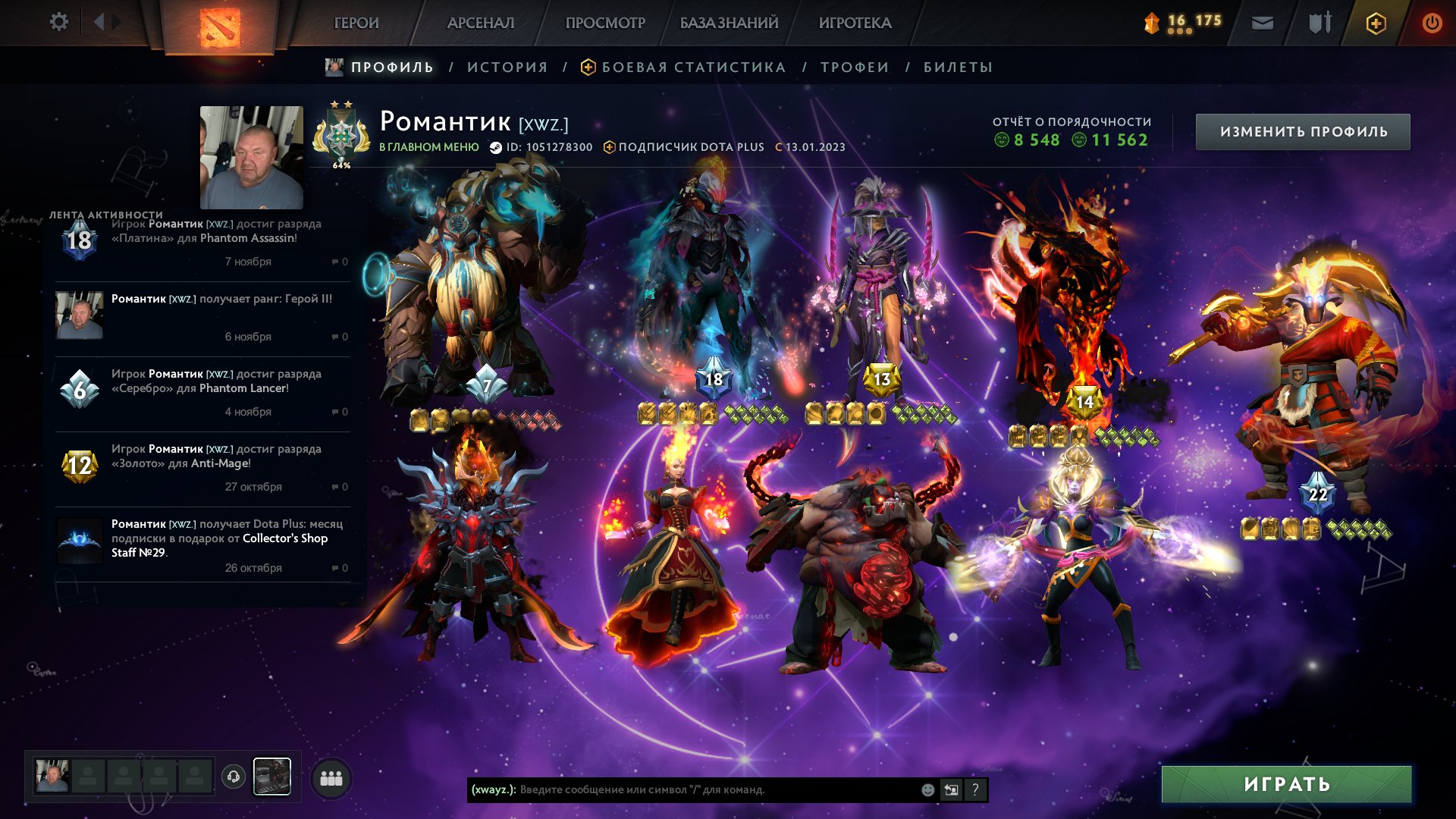Image resolution: width=1456 pixels, height=819 pixels.
Task: Open the emoji picker in the chat bar
Action: (927, 789)
